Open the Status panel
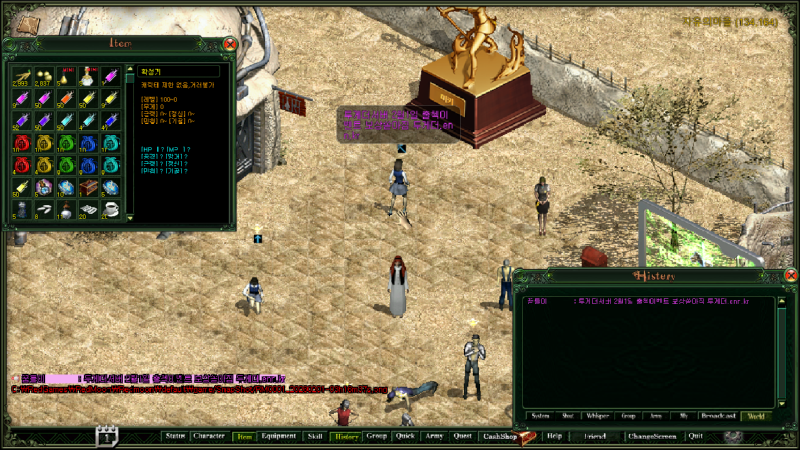 tap(175, 436)
